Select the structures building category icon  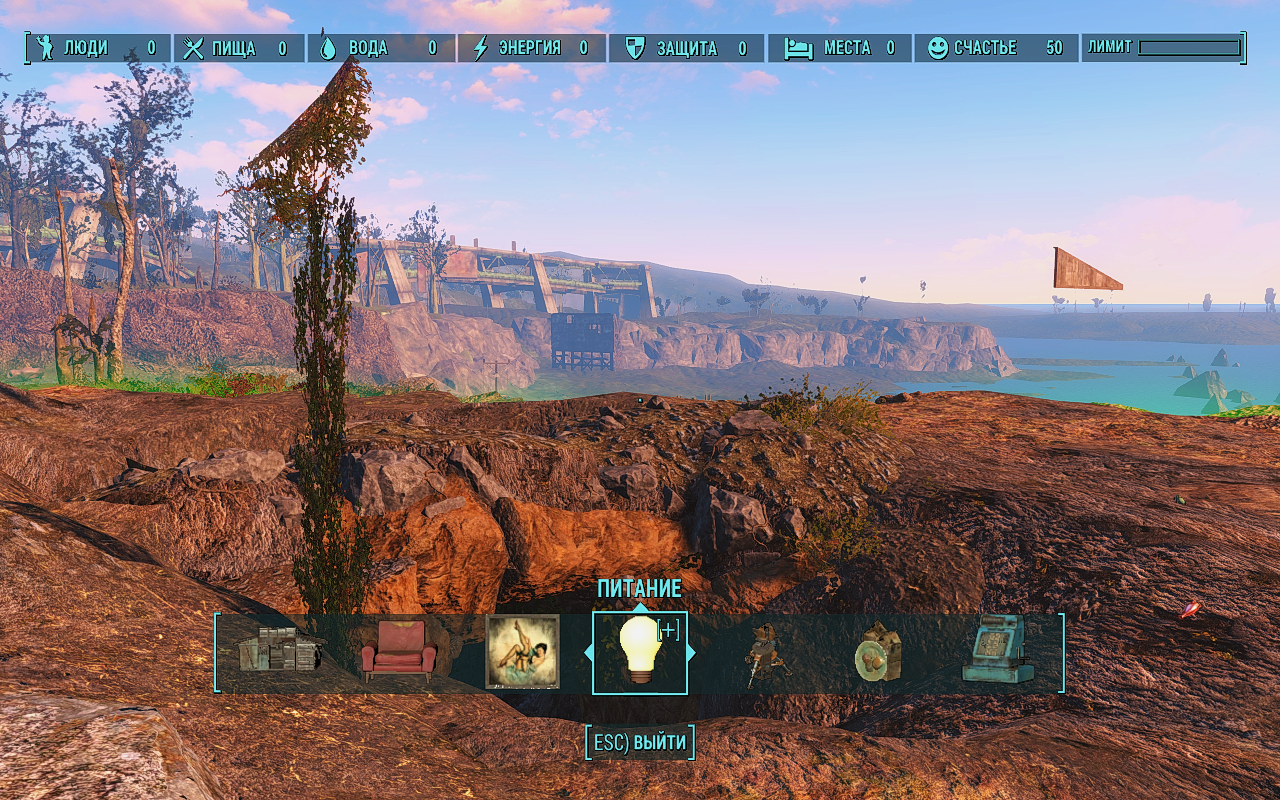tap(279, 652)
